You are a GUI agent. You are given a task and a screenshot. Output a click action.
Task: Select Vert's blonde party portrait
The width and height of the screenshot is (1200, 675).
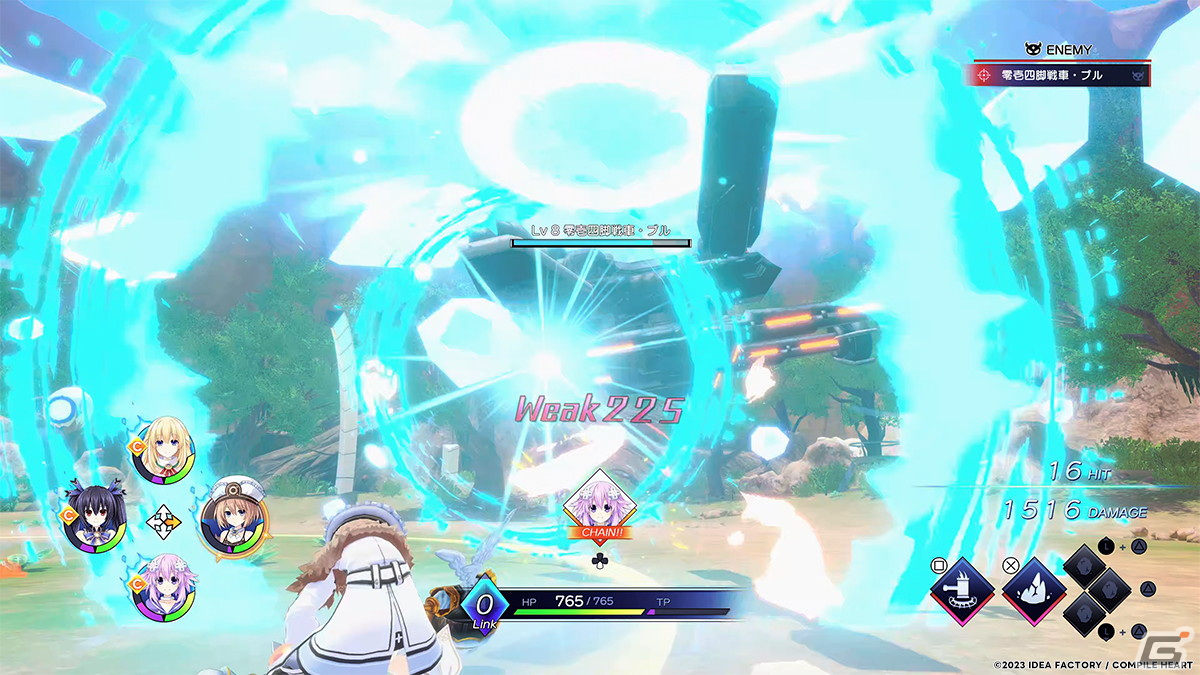pos(162,452)
